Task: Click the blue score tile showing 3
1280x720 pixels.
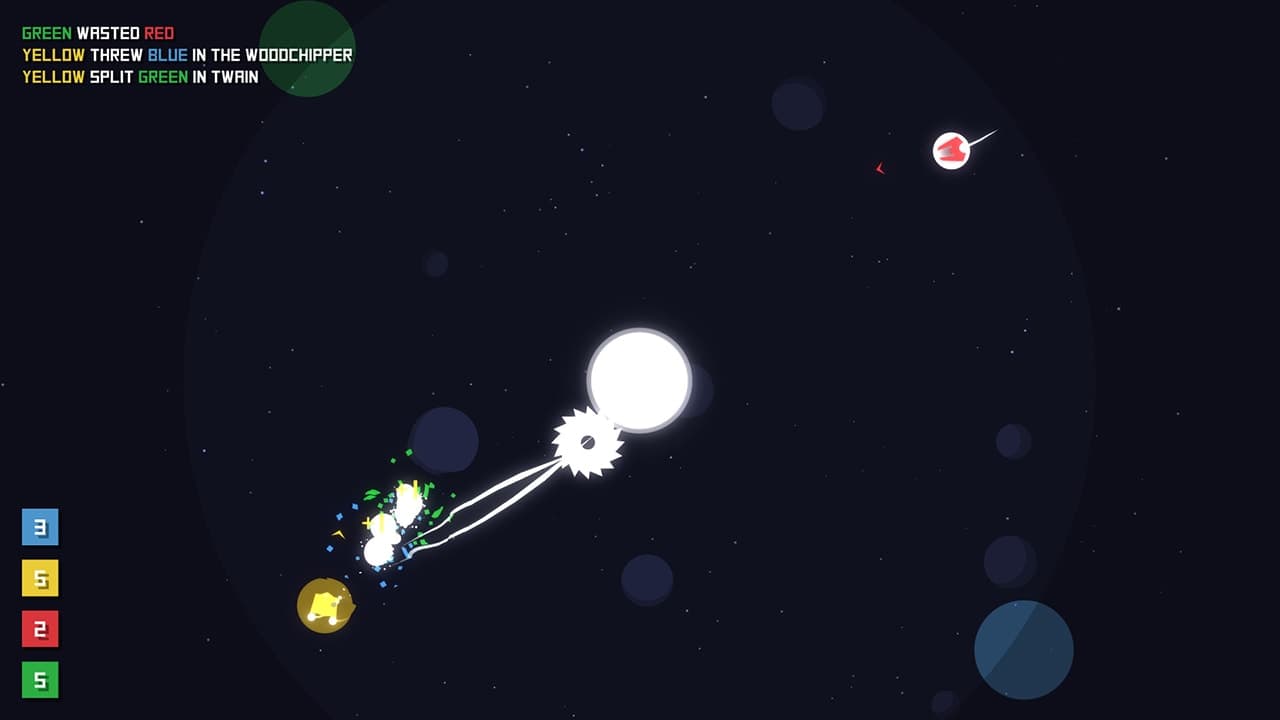Action: [x=40, y=527]
